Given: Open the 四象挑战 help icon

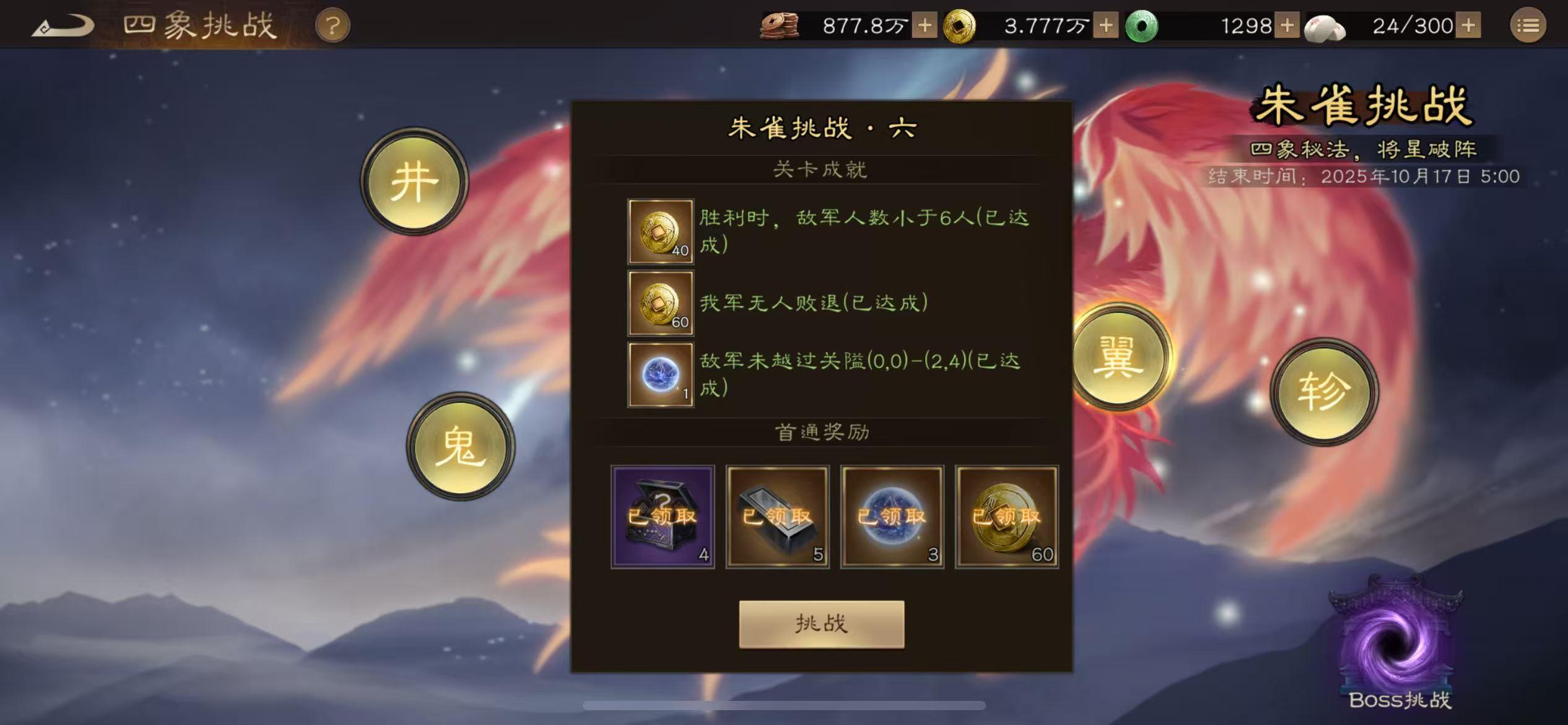Looking at the screenshot, I should point(332,25).
